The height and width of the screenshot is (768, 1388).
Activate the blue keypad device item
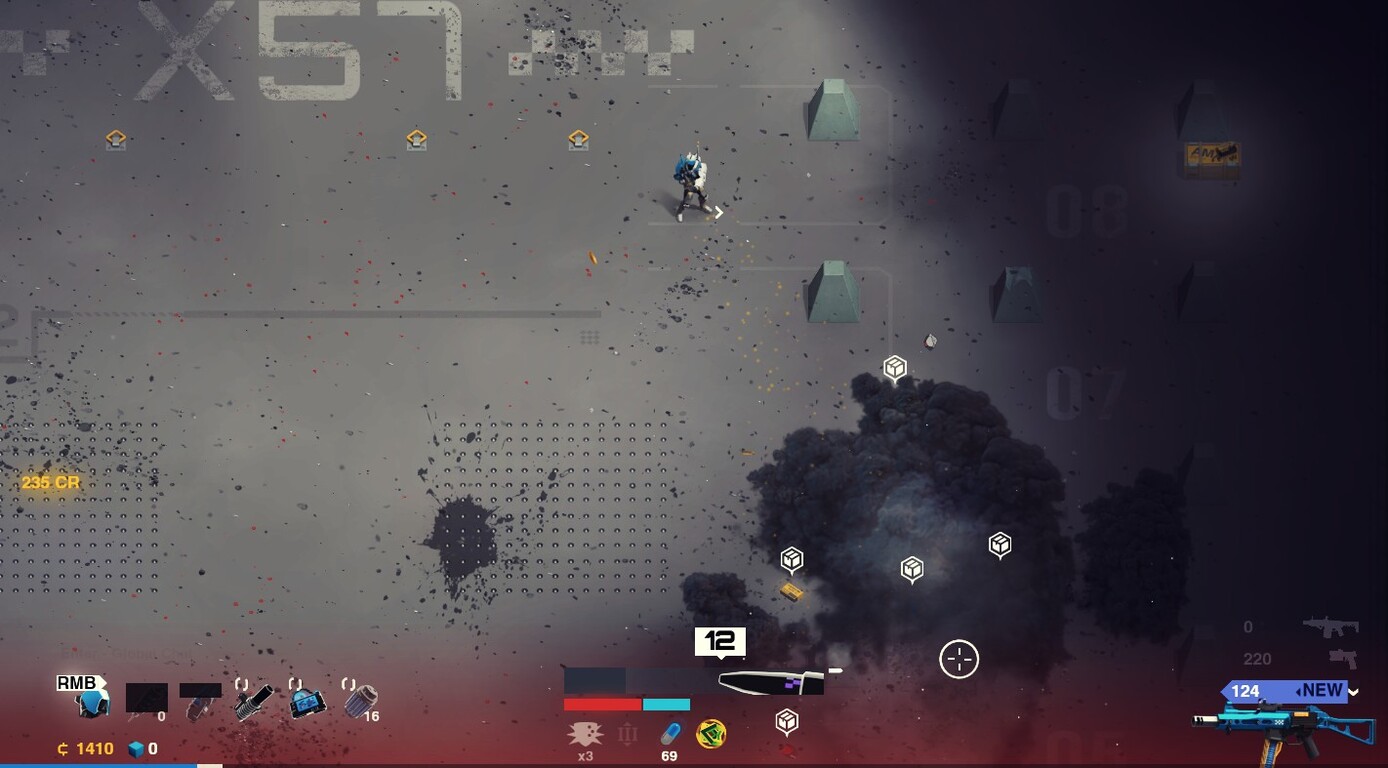307,701
